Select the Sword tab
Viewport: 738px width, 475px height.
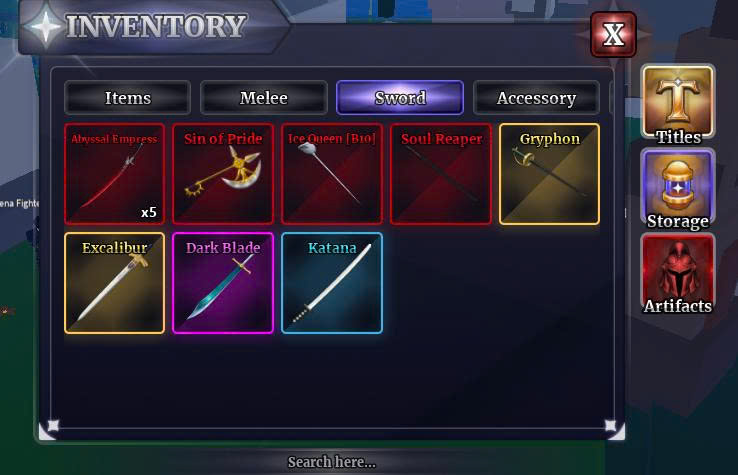400,98
